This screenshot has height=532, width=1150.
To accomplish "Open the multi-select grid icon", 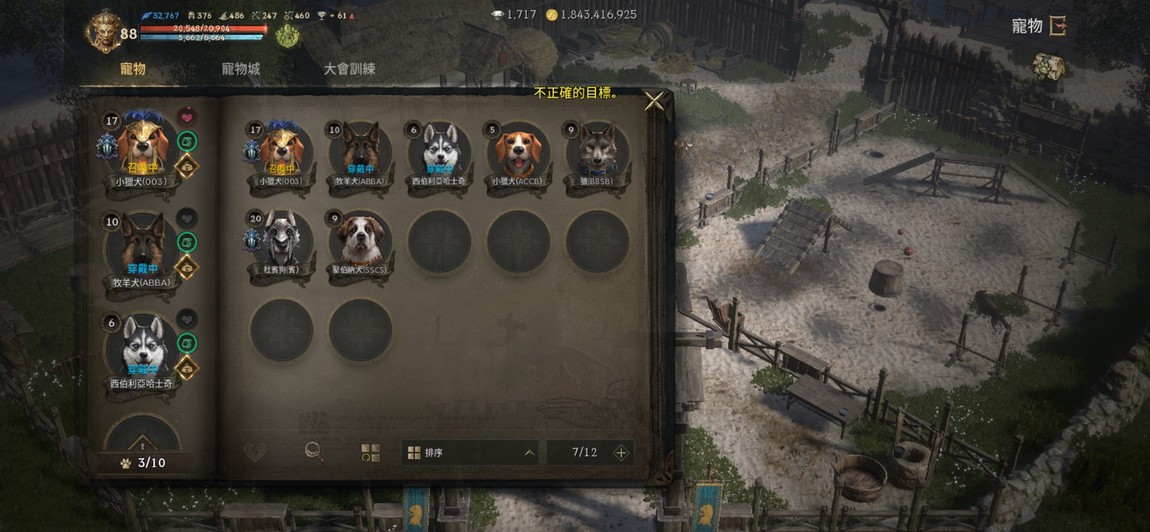I will [x=370, y=452].
